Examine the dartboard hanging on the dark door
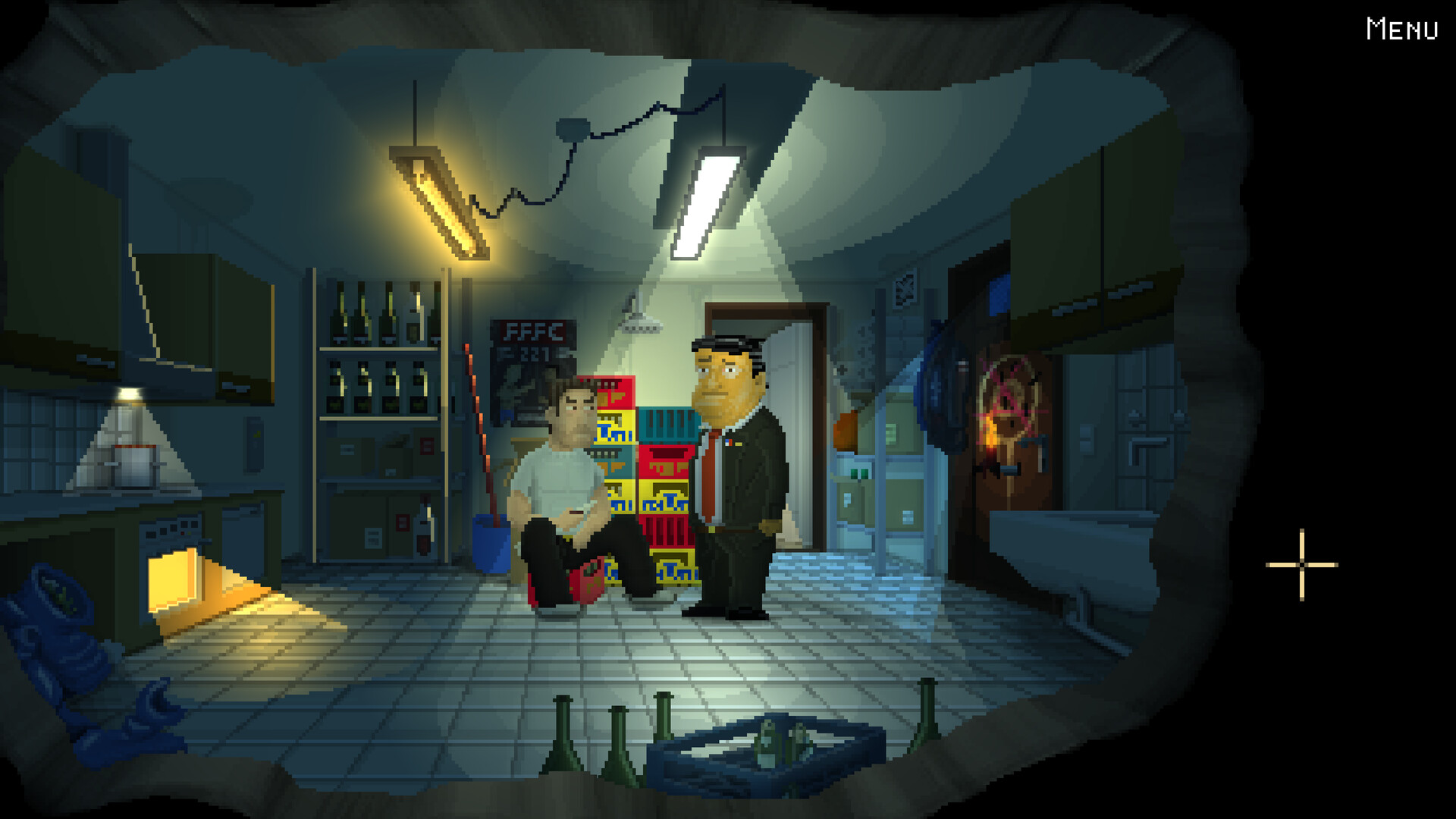 pyautogui.click(x=1009, y=402)
